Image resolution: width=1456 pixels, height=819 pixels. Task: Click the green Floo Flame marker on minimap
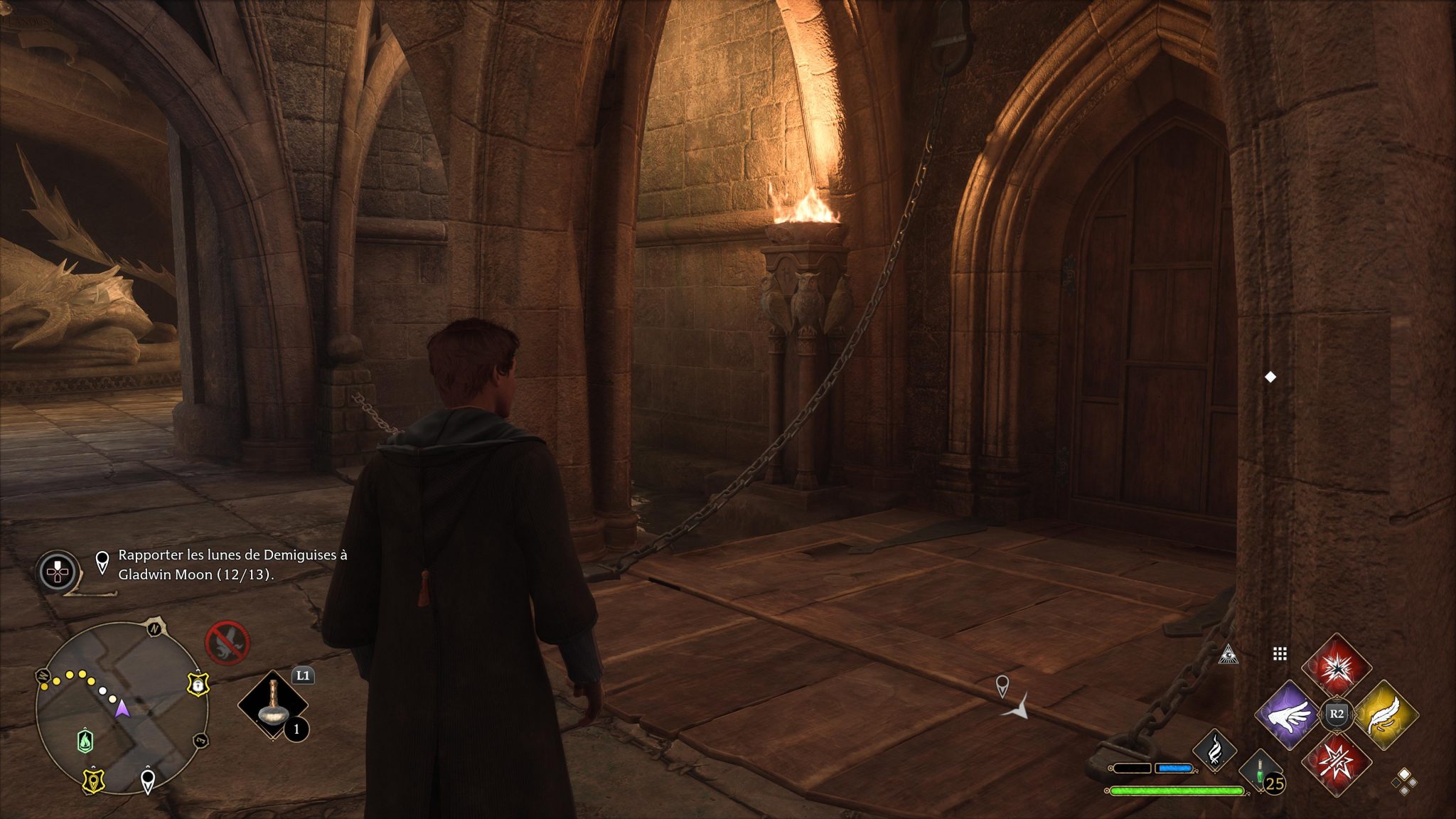[85, 741]
